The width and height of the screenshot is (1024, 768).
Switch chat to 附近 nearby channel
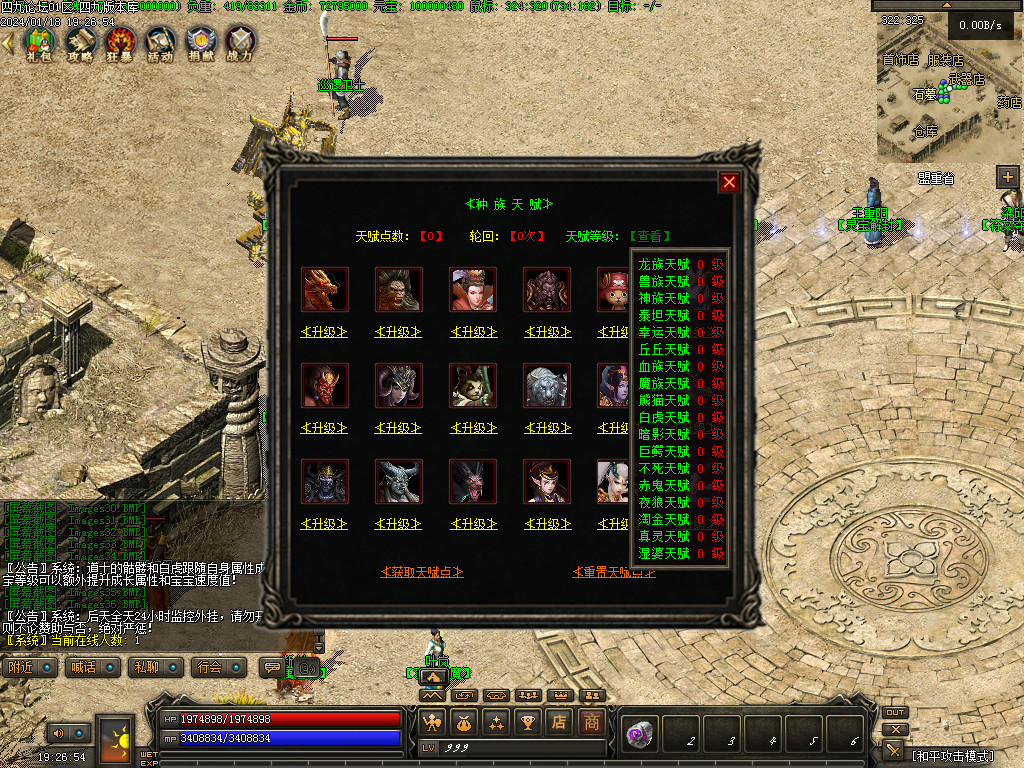pos(30,667)
